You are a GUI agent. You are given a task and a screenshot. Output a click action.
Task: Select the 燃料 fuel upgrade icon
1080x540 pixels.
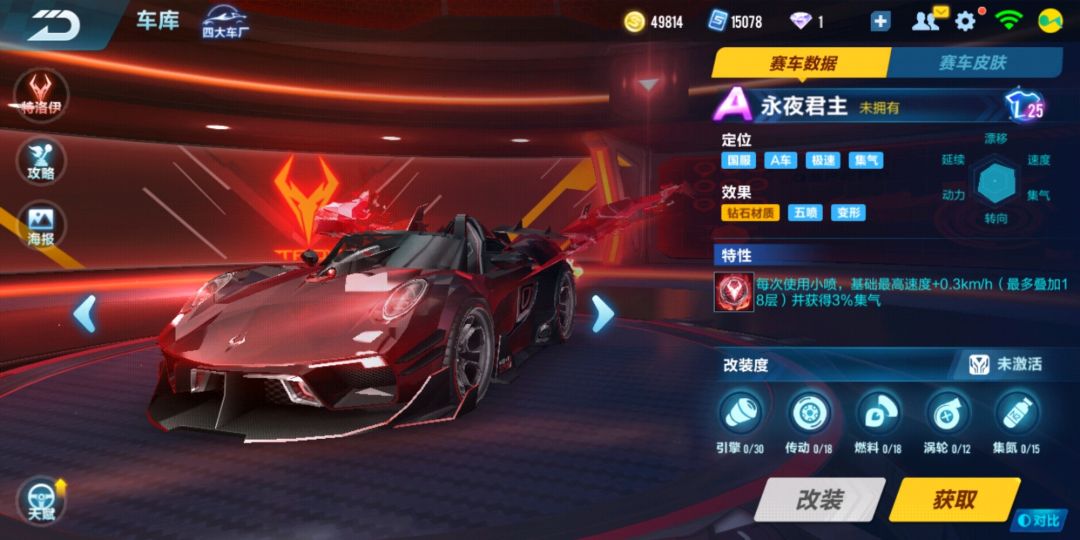[879, 412]
